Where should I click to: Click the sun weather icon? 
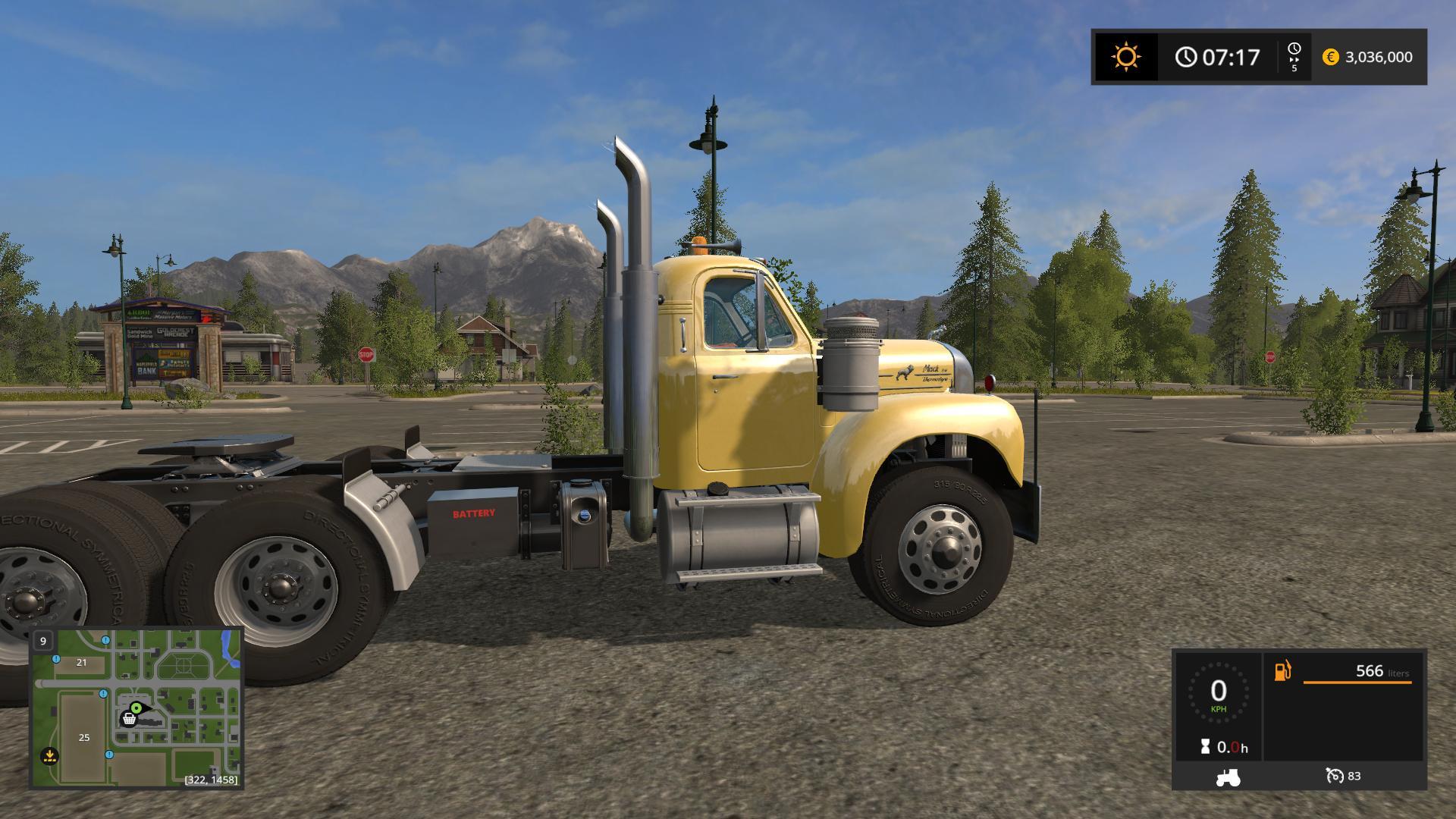pyautogui.click(x=1125, y=57)
